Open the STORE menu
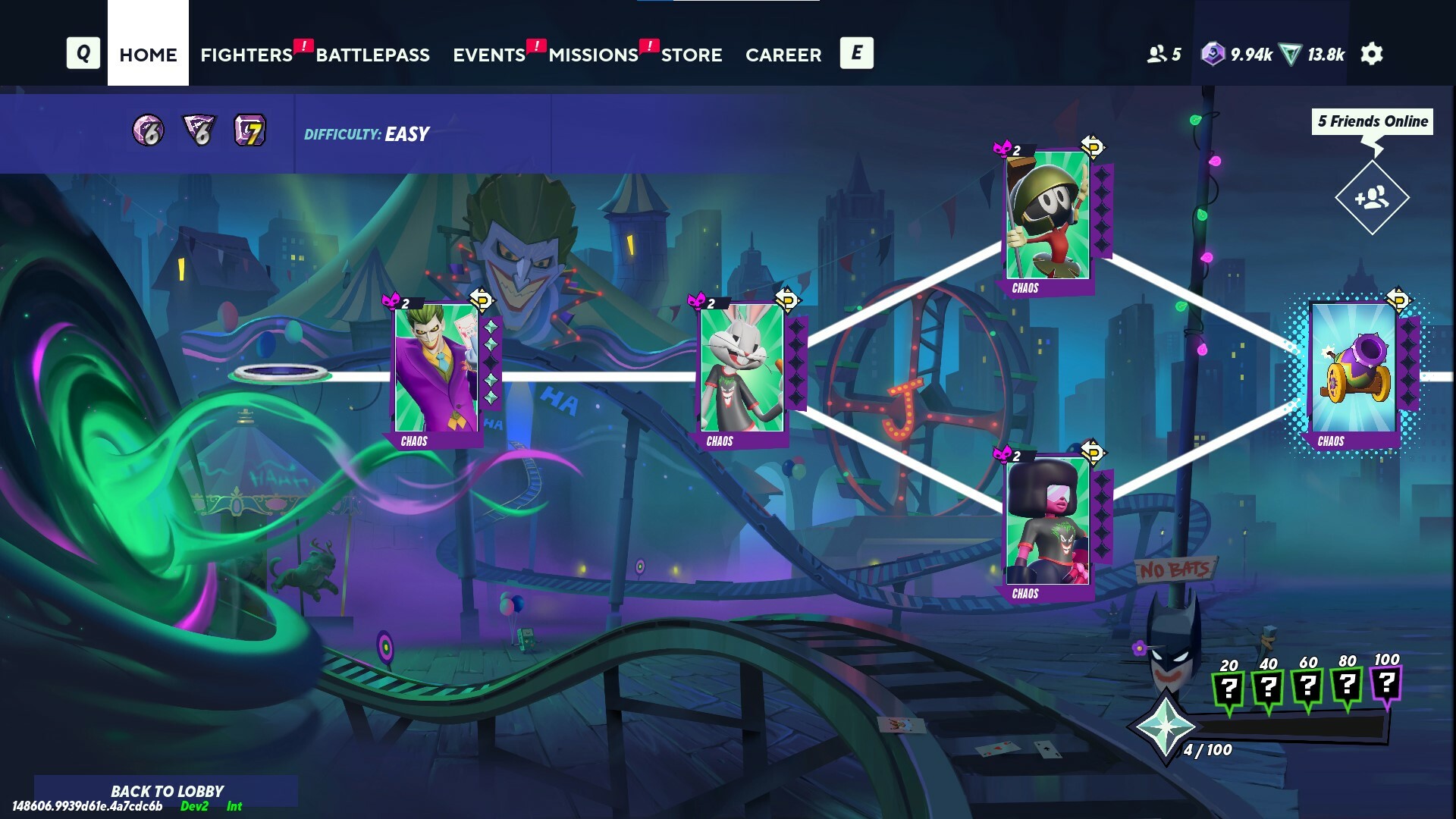 (x=691, y=55)
